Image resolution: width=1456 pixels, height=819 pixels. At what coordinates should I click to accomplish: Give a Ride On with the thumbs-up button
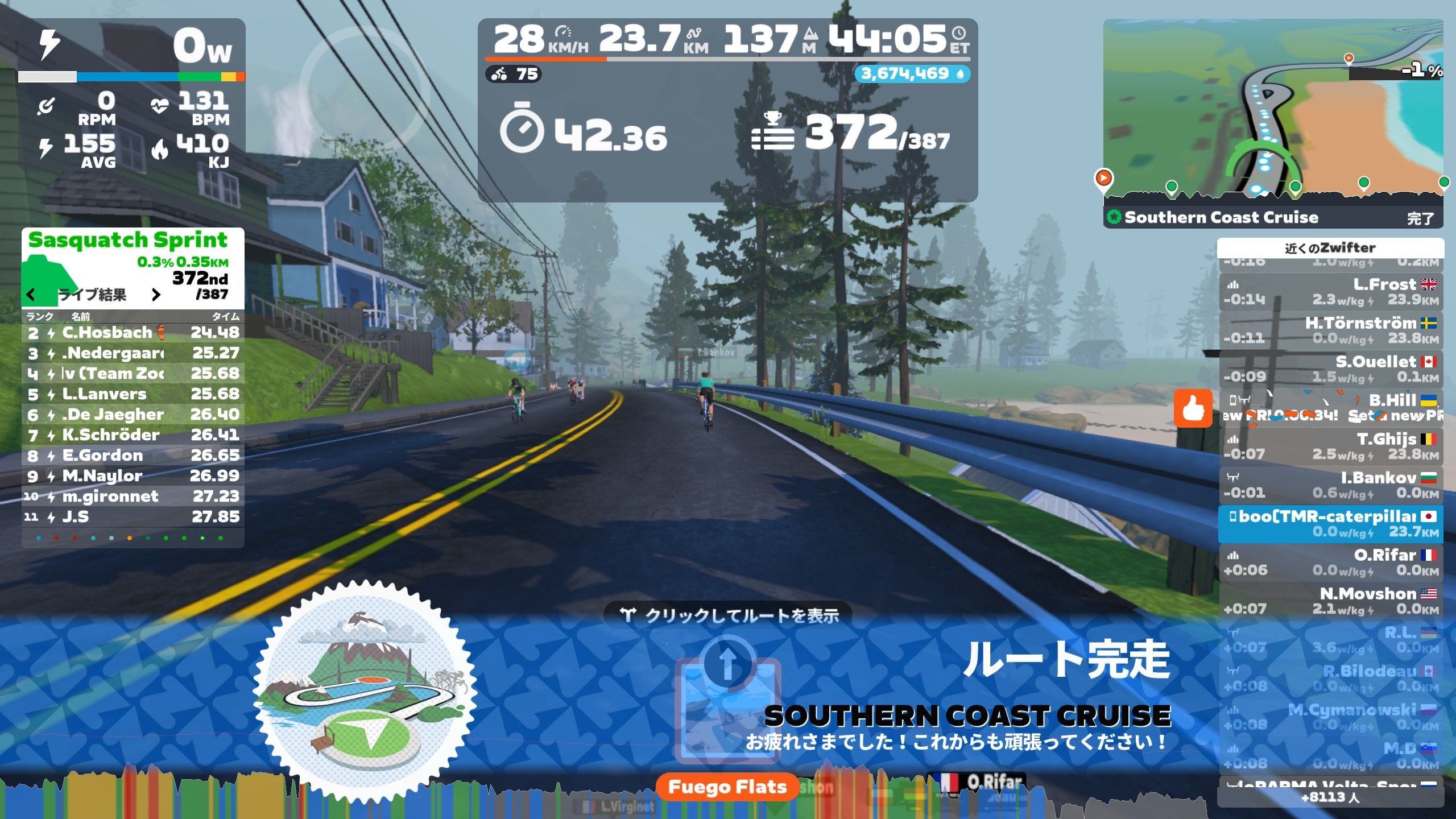point(1193,408)
